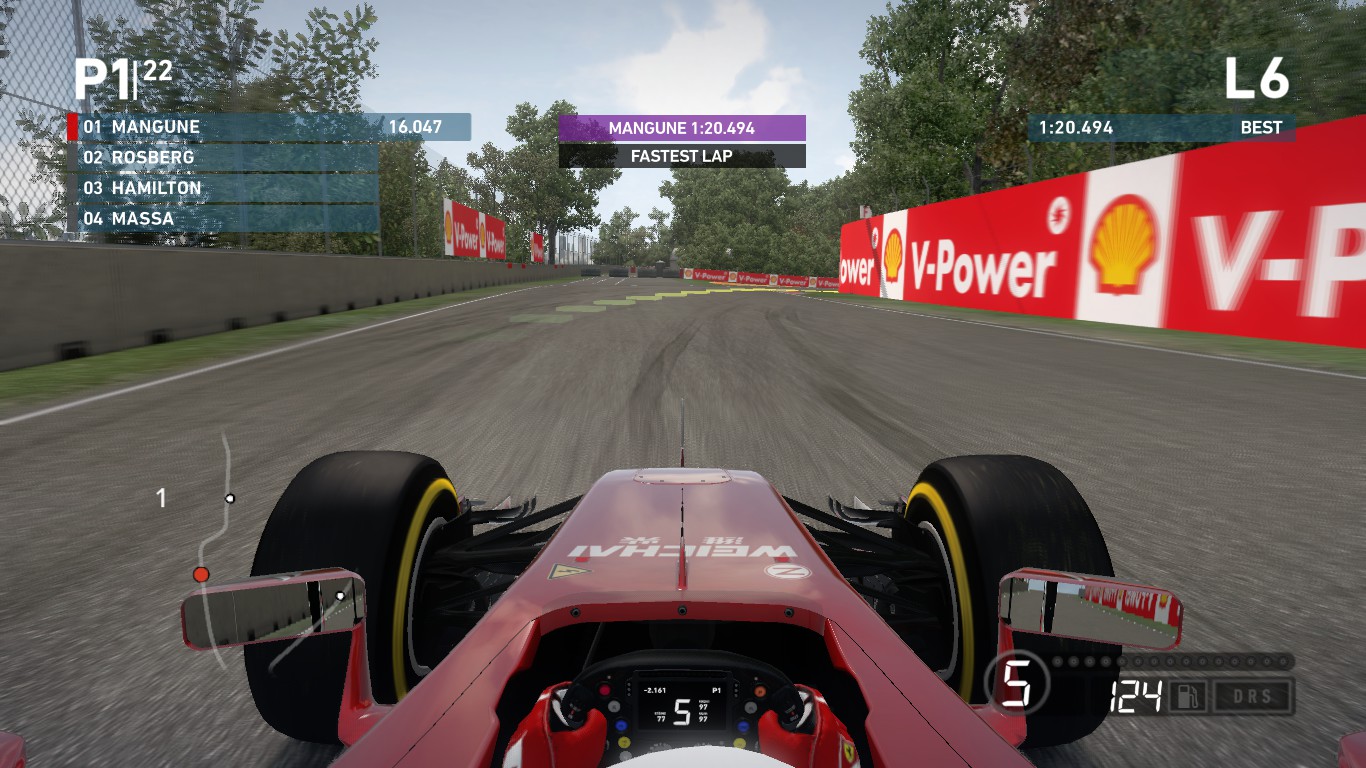Screen dimensions: 1366x768
Task: Click the MANGUNE fastest lap banner
Action: coord(683,128)
